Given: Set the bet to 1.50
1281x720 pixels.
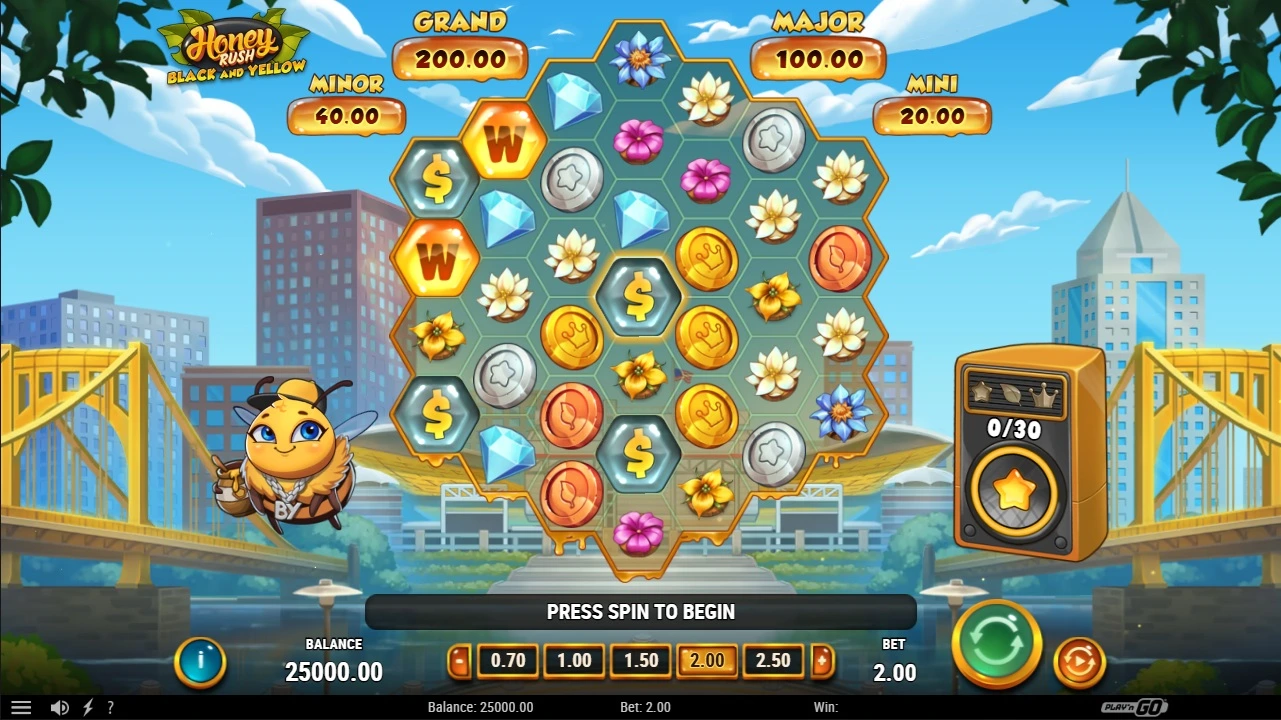Looking at the screenshot, I should [x=641, y=661].
